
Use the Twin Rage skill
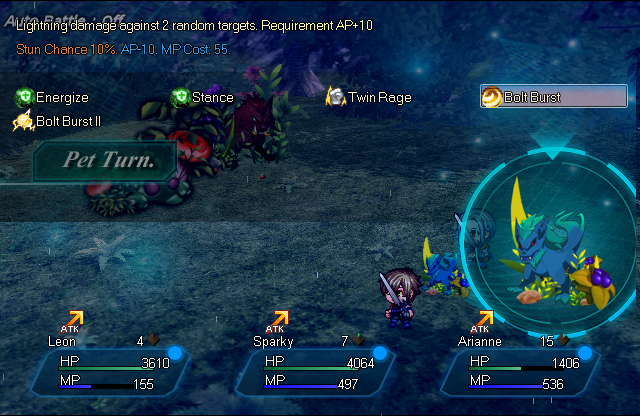click(363, 98)
